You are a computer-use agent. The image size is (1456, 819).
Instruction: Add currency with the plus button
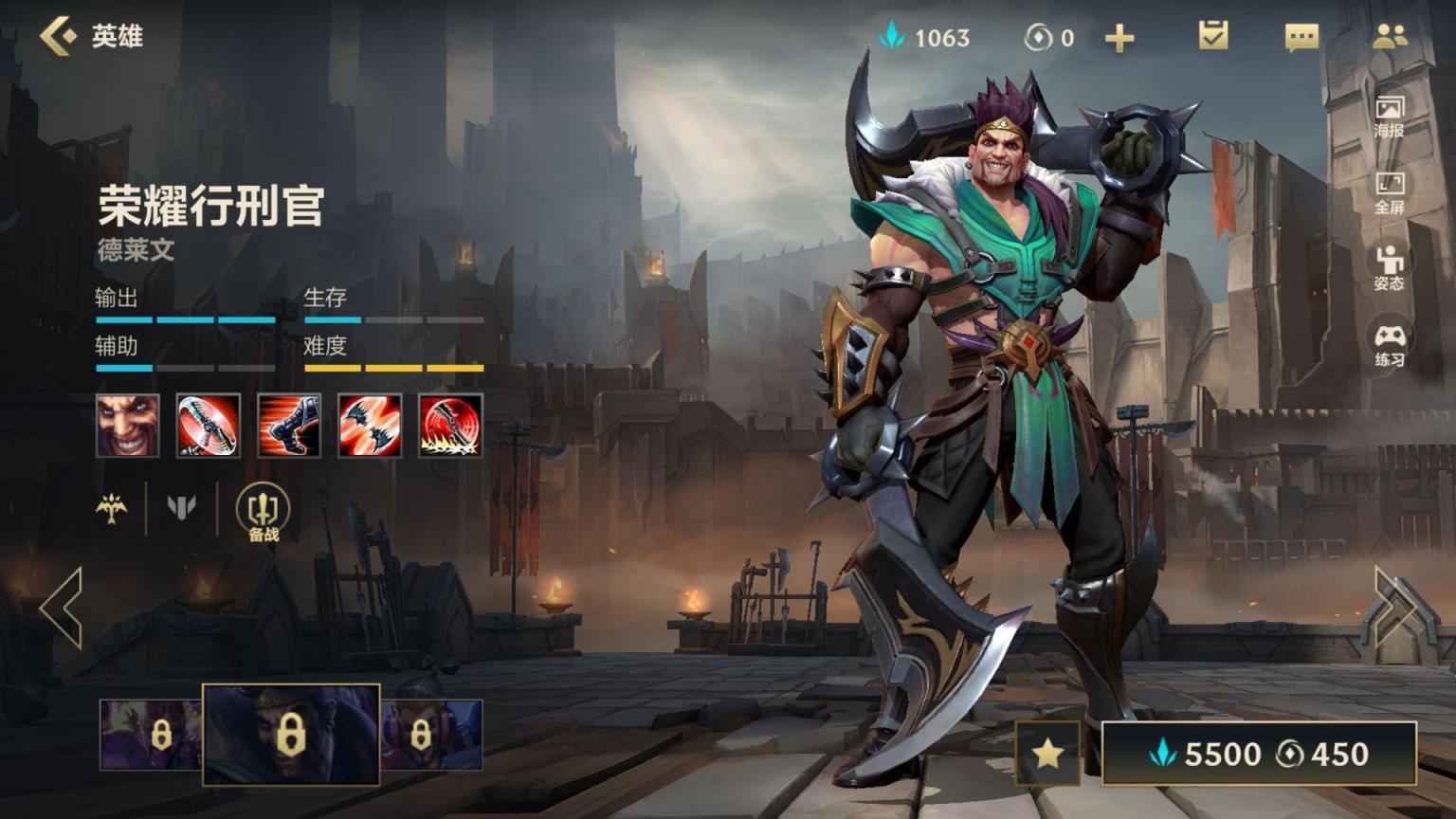click(1119, 38)
